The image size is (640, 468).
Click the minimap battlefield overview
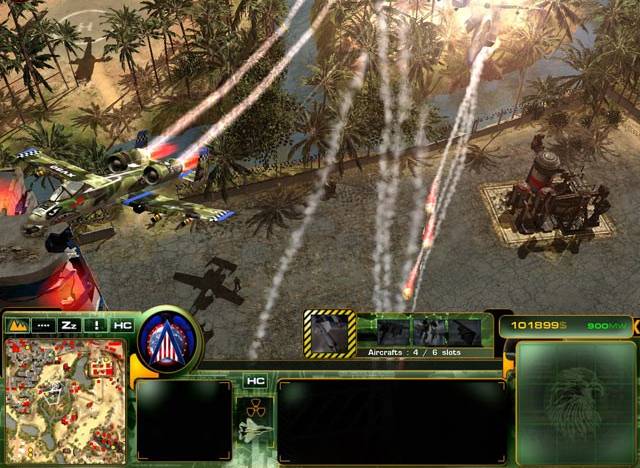(65, 398)
